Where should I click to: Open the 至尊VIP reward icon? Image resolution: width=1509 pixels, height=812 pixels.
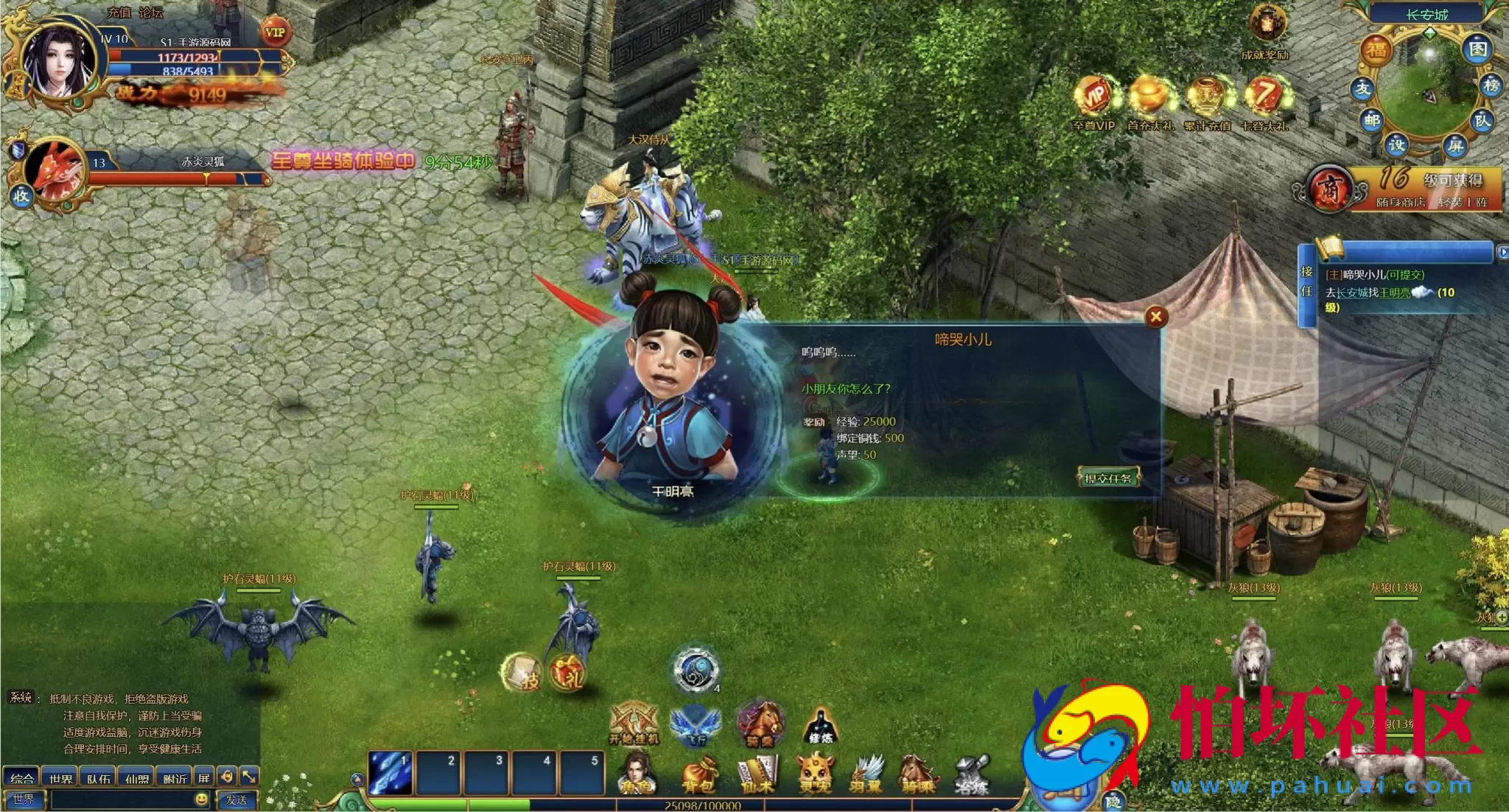tap(1093, 99)
